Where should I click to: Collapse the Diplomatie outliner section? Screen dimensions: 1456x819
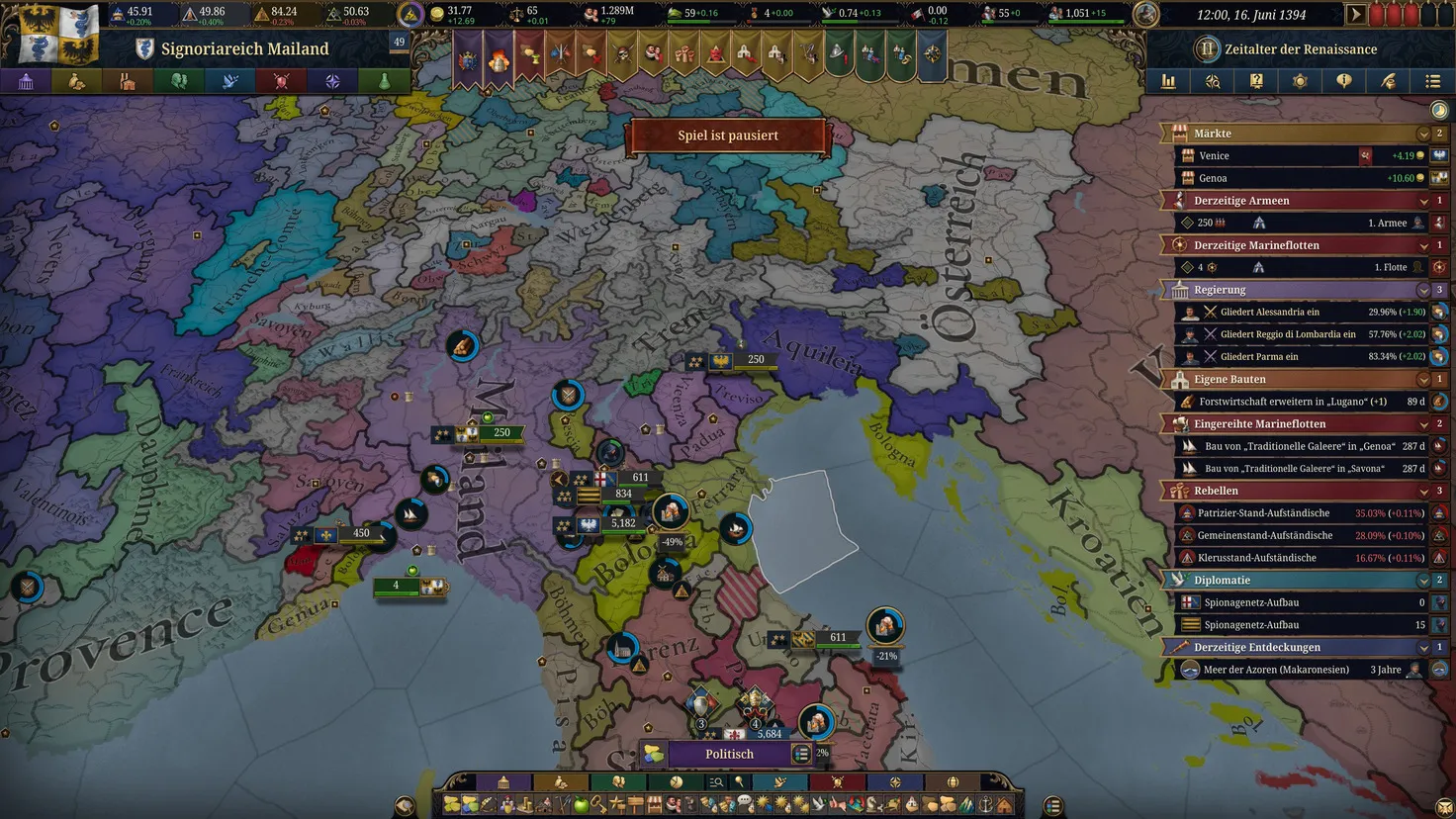pyautogui.click(x=1423, y=581)
